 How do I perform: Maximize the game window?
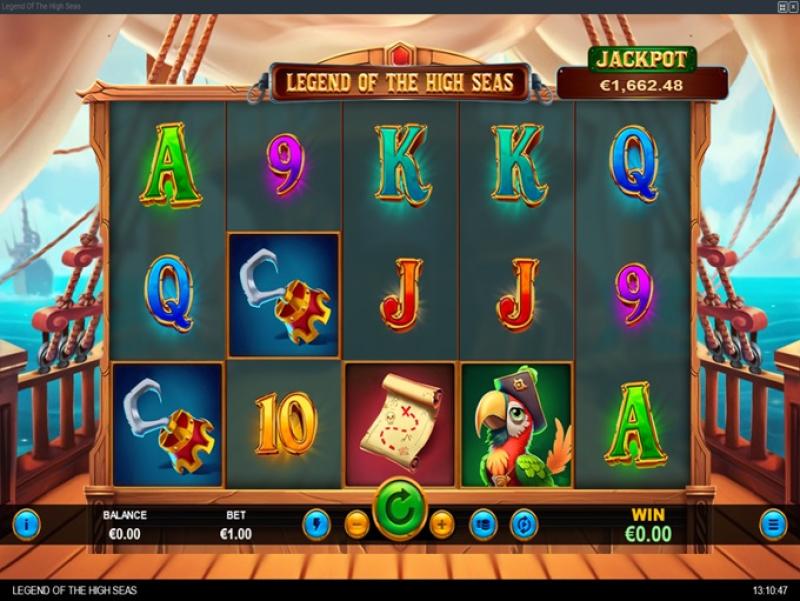(781, 7)
